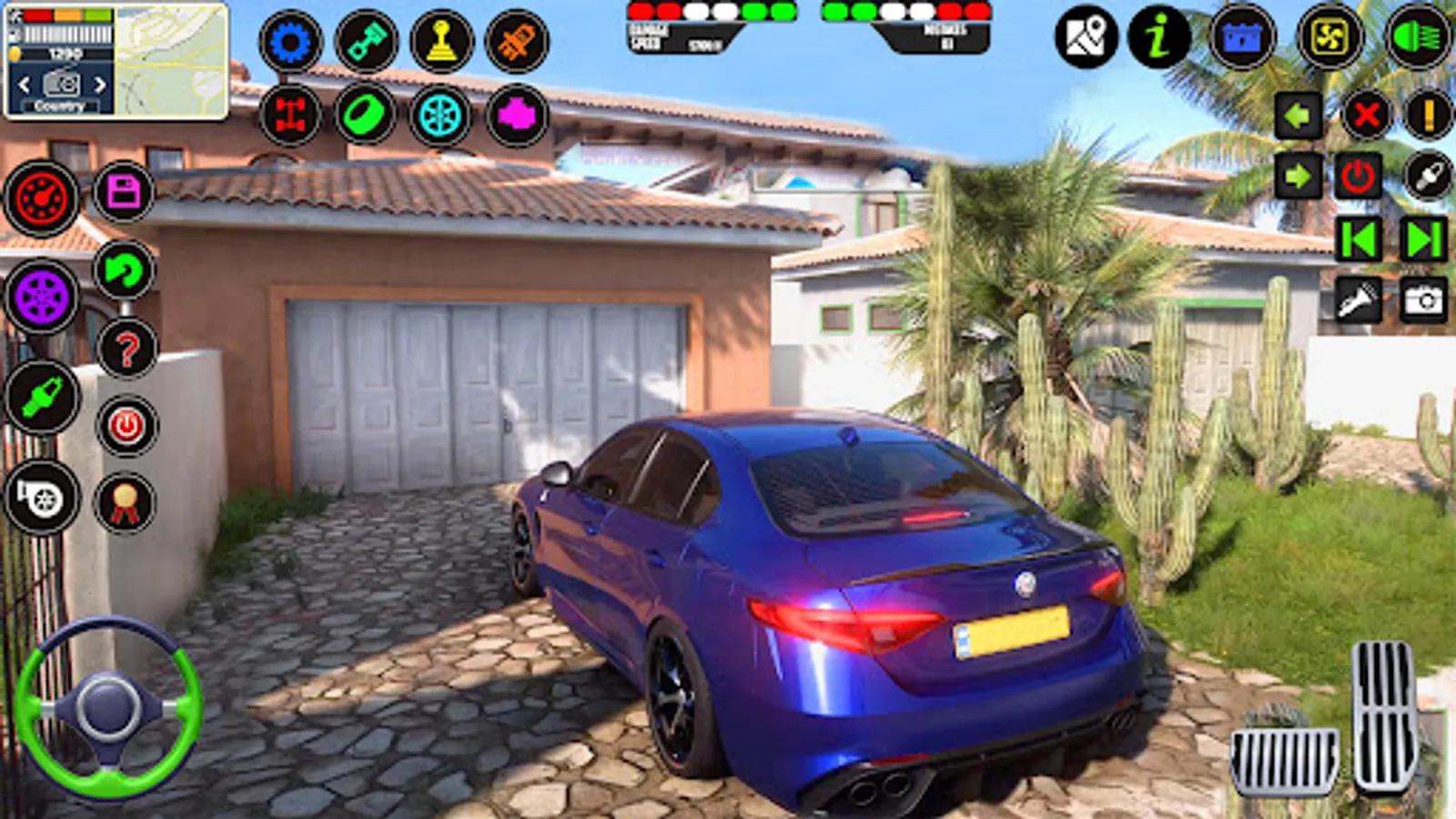
Task: Take a screenshot with camera icon
Action: [1424, 300]
